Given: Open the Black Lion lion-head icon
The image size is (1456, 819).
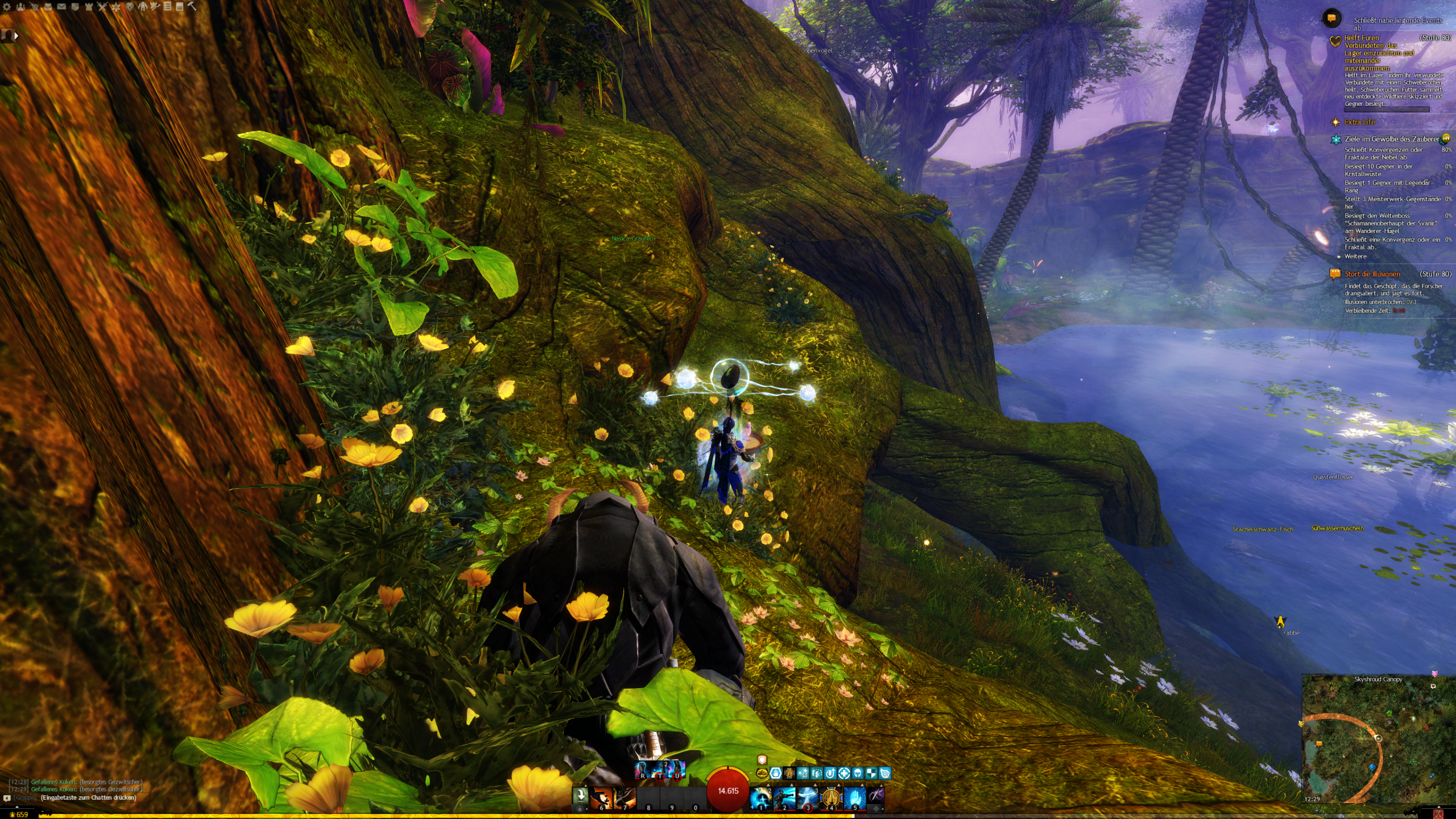Looking at the screenshot, I should coord(130,7).
